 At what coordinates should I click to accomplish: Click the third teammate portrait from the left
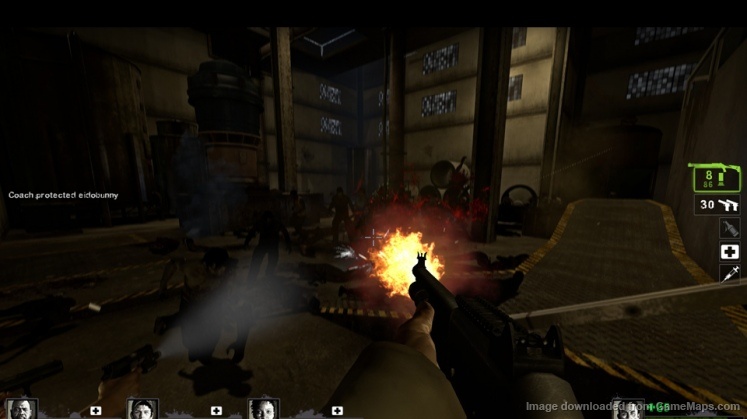[x=263, y=408]
